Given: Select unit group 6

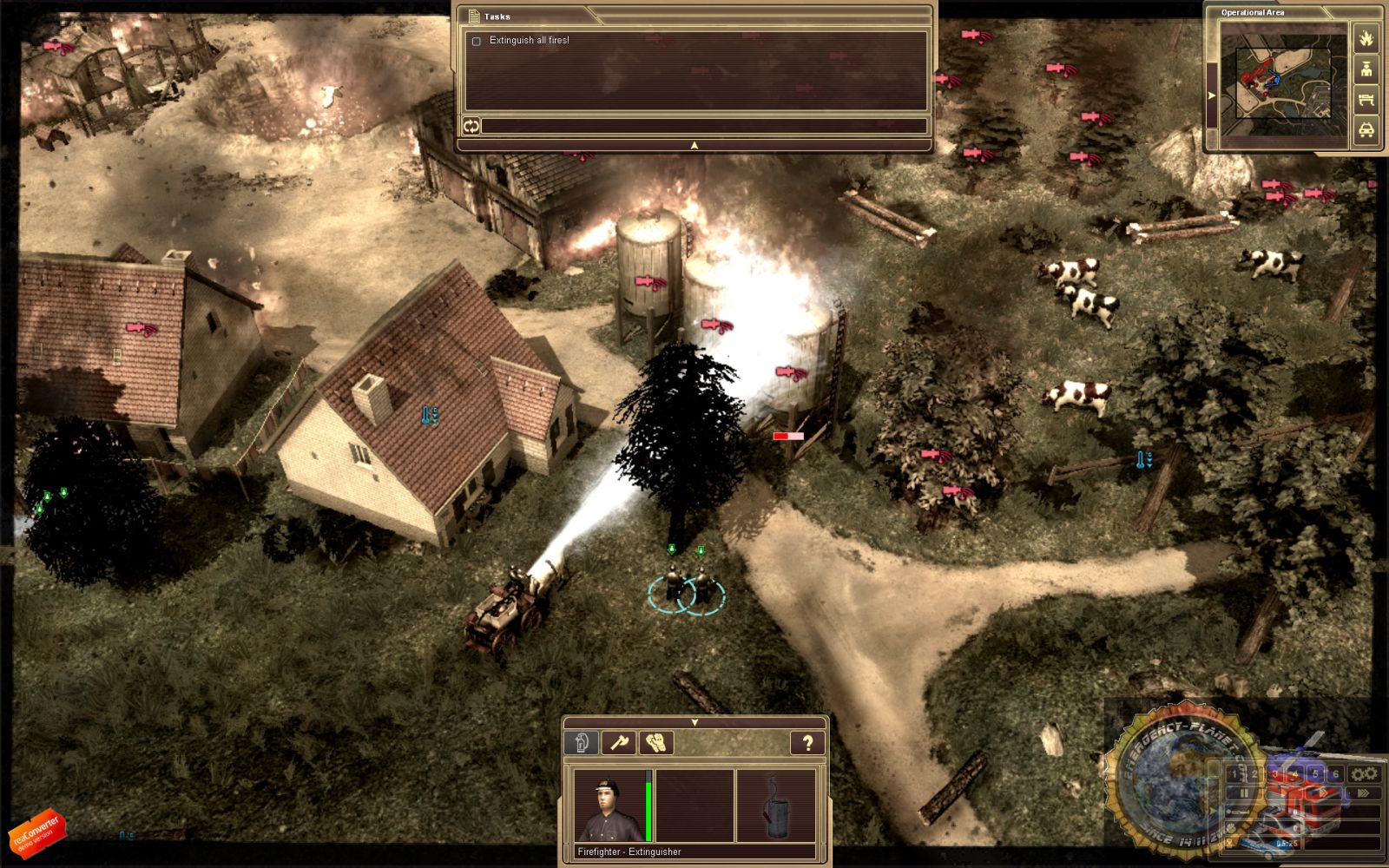Looking at the screenshot, I should coord(1335,773).
